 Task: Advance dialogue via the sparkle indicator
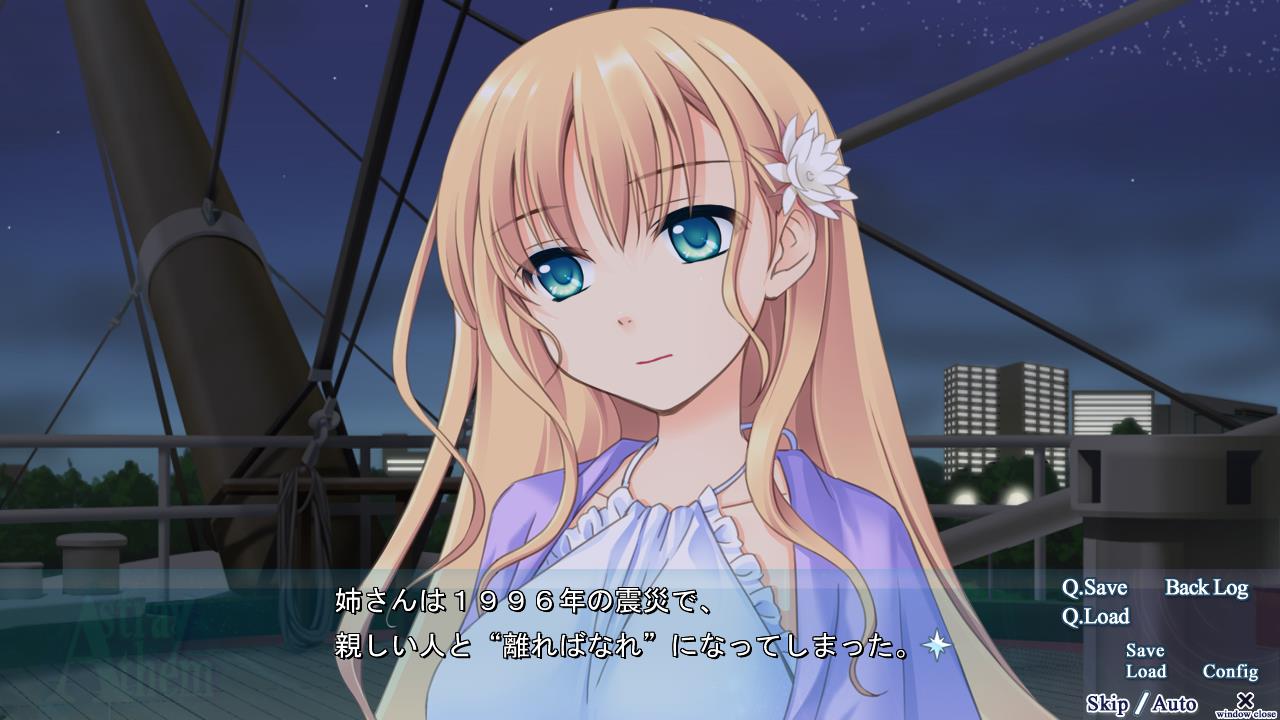[x=936, y=647]
